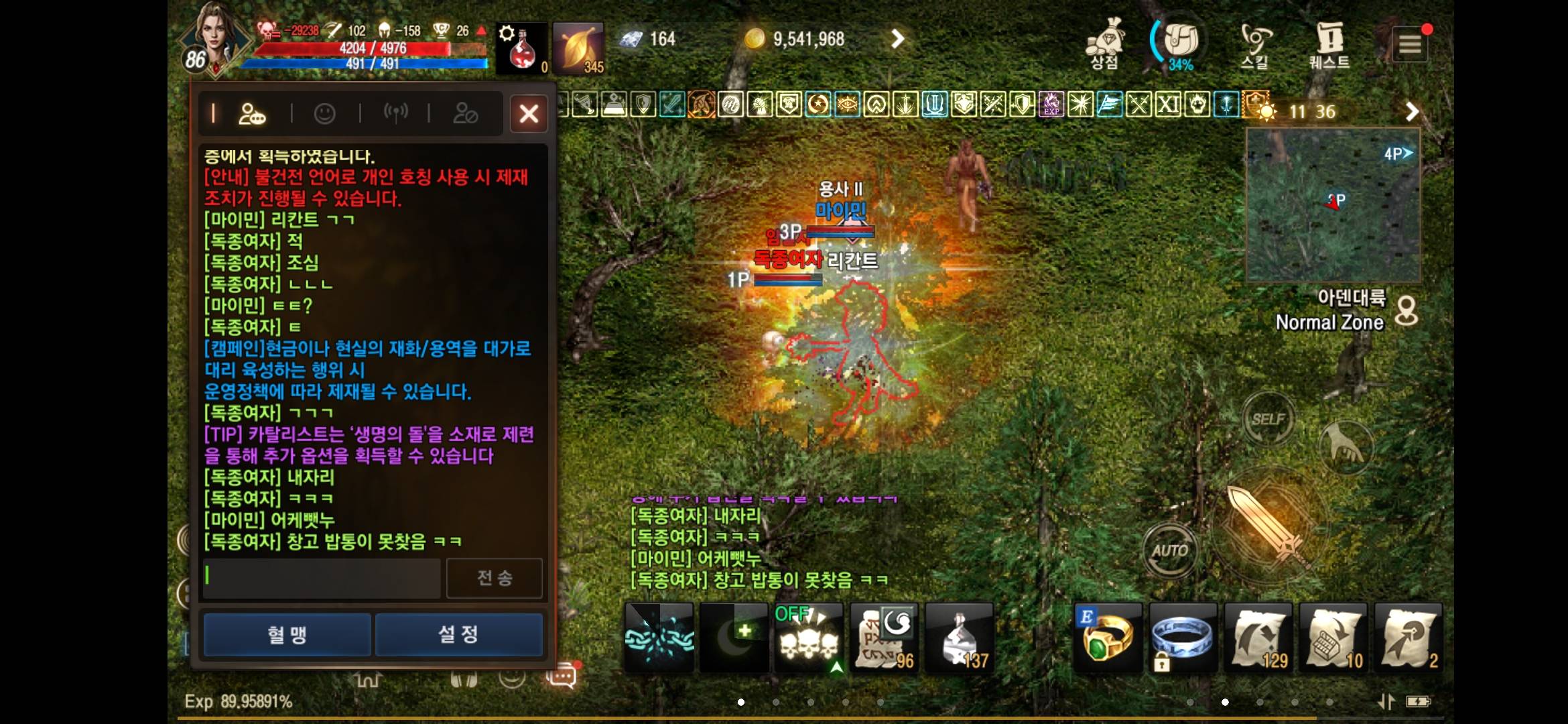Toggle the AUTO combat button
This screenshot has height=724, width=1568.
click(x=1169, y=550)
